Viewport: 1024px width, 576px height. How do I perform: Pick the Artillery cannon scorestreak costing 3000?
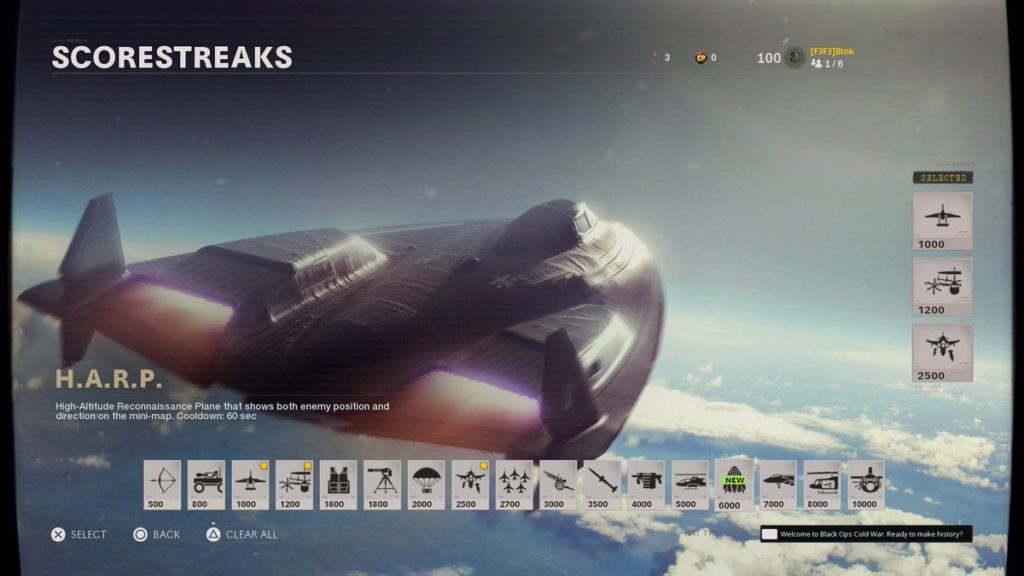[x=558, y=485]
